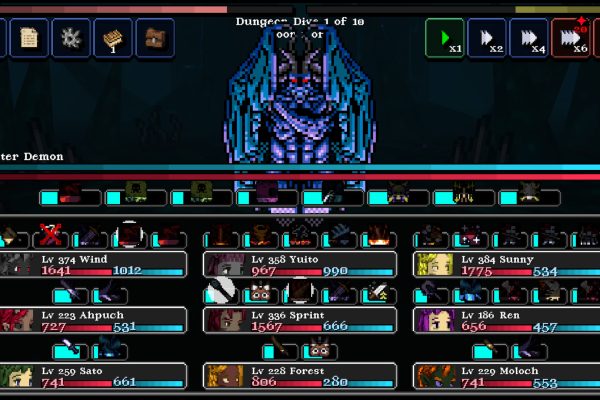Pick party member Sato
The image size is (600, 400).
[x=93, y=376]
